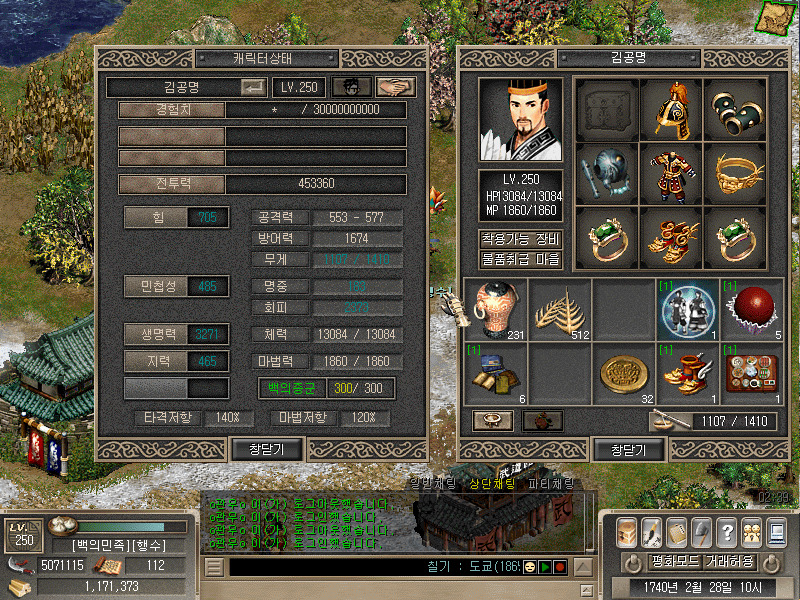
Task: Select the golden feather item stack
Action: (559, 308)
